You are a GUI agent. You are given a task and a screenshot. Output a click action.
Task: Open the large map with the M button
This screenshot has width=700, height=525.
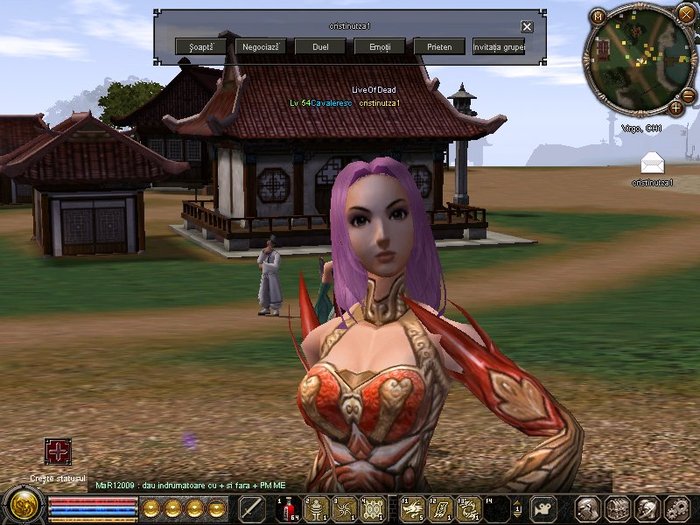(599, 16)
